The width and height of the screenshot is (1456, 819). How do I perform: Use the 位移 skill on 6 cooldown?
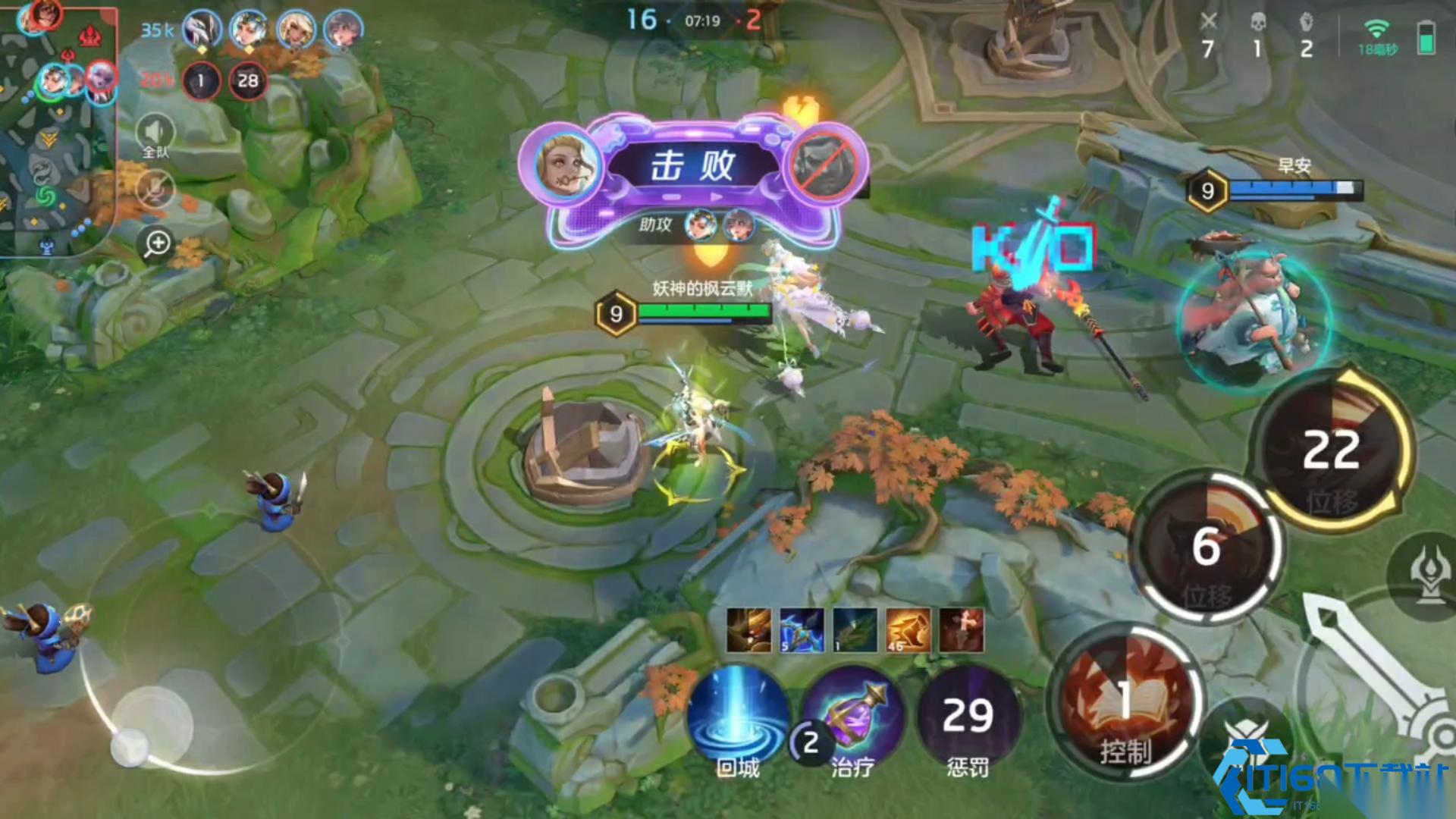click(x=1207, y=546)
